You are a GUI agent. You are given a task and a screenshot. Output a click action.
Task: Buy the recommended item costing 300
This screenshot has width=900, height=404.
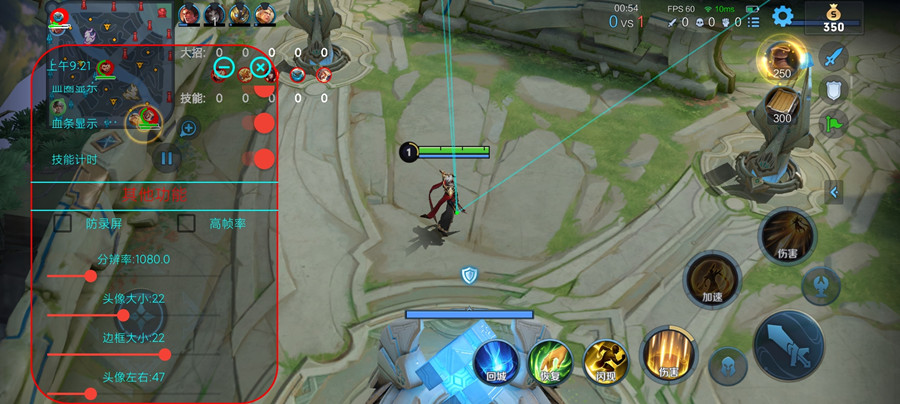[781, 103]
